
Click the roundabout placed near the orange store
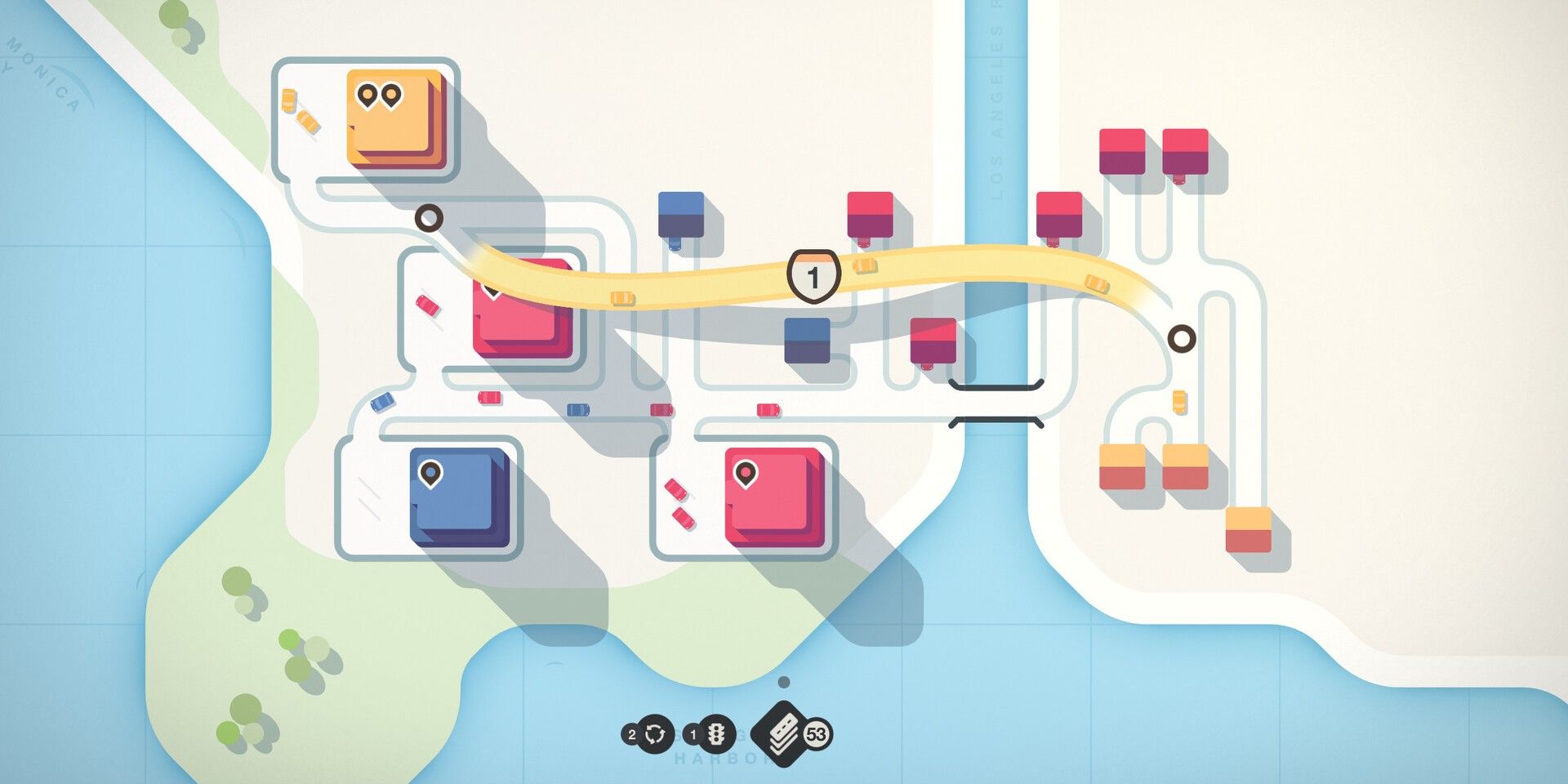pos(429,219)
